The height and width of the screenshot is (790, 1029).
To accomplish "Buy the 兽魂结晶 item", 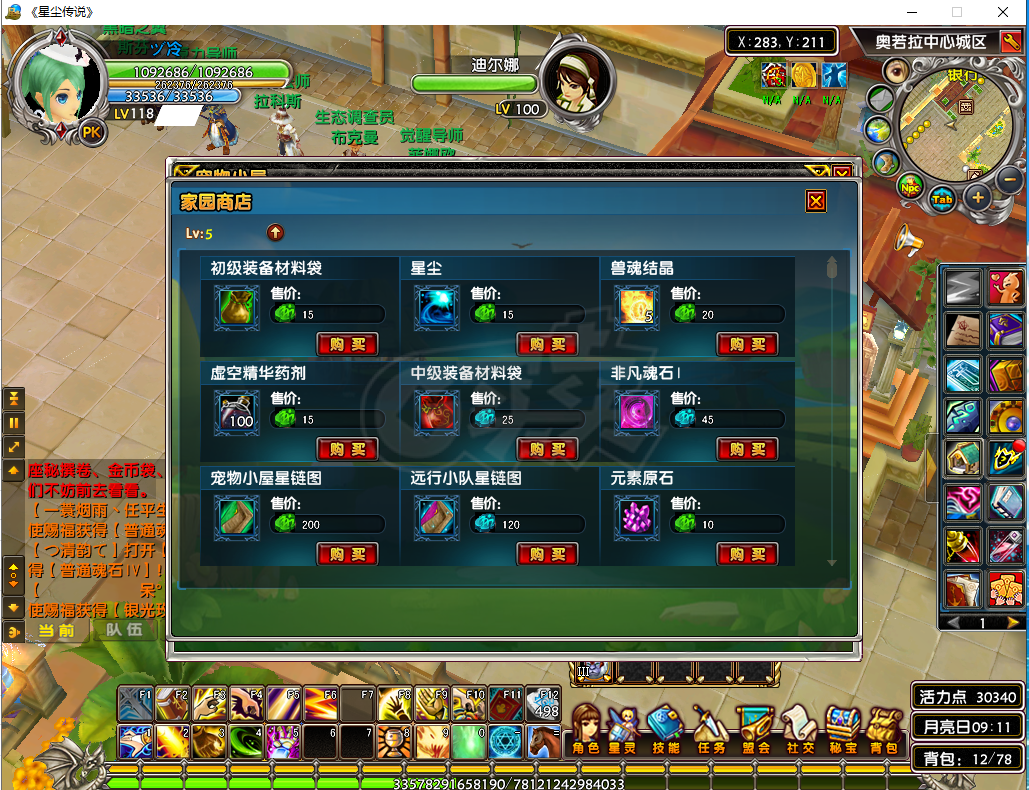I will tap(747, 344).
